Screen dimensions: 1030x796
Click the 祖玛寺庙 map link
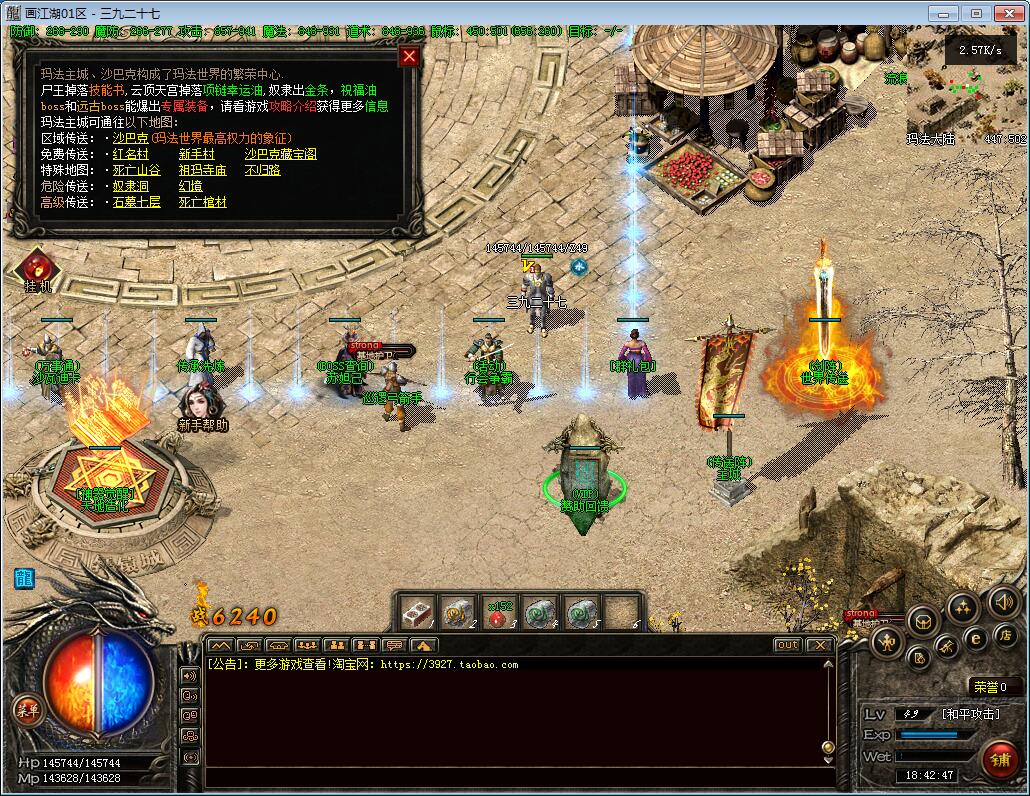202,170
